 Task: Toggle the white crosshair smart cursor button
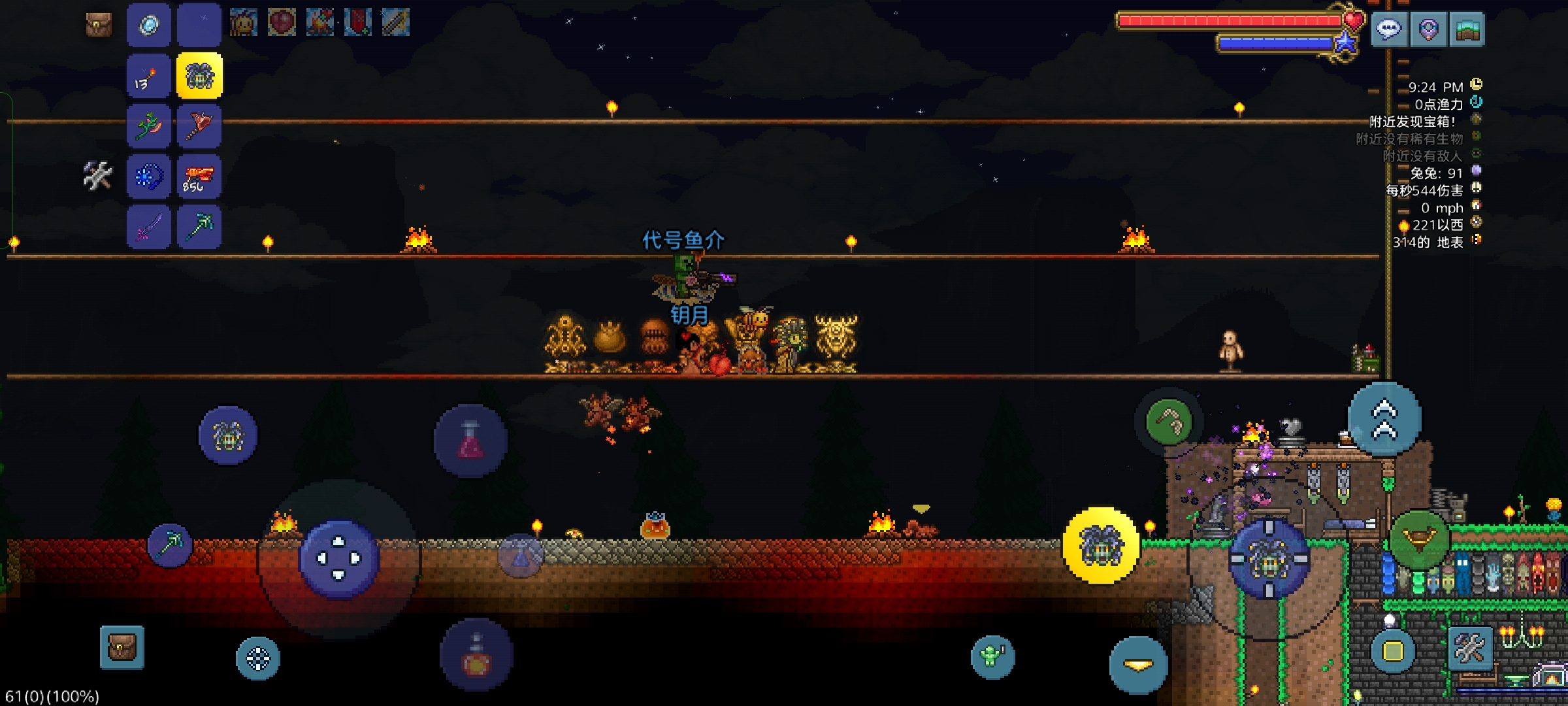(258, 658)
